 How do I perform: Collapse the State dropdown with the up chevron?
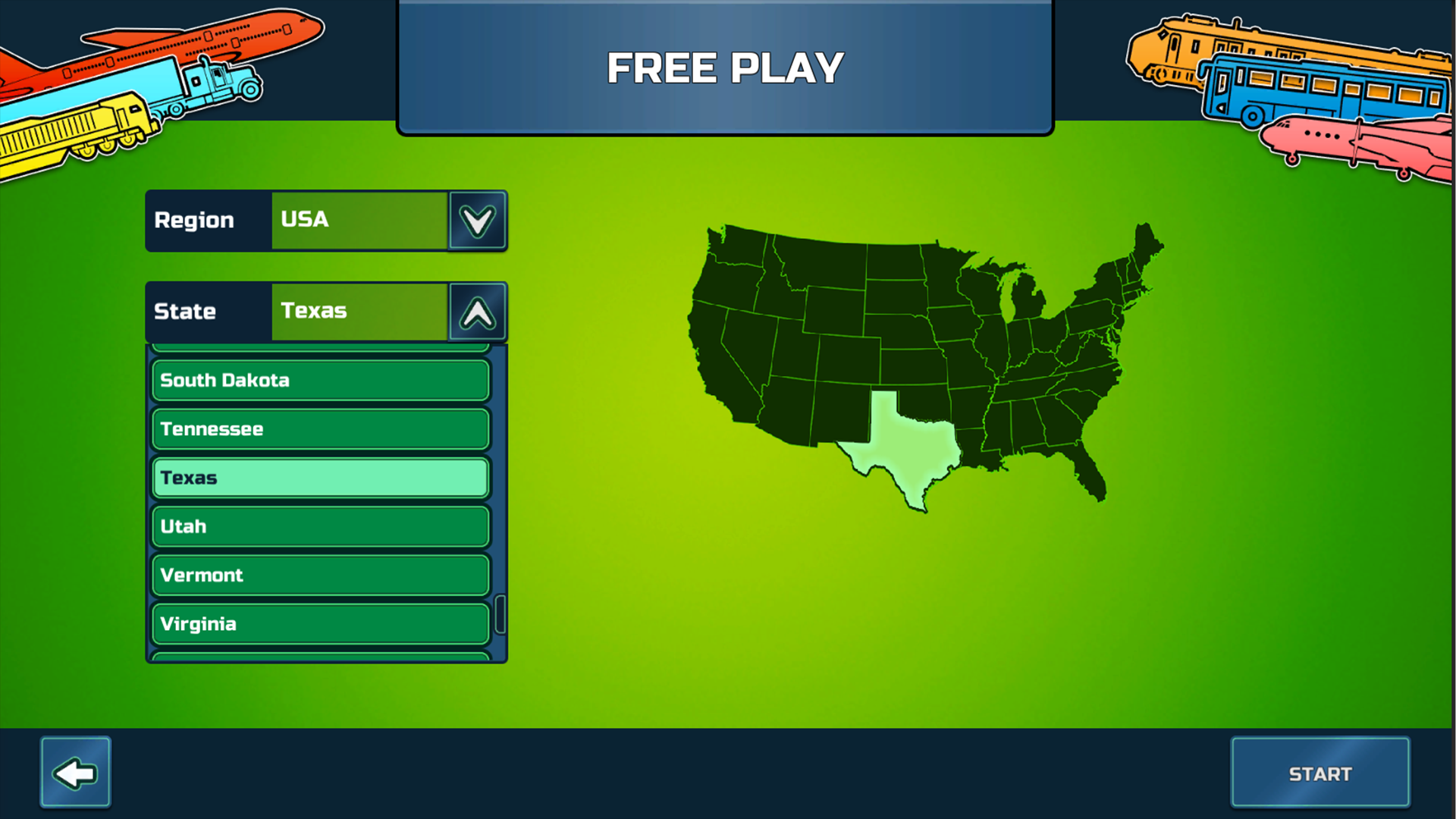(x=477, y=312)
